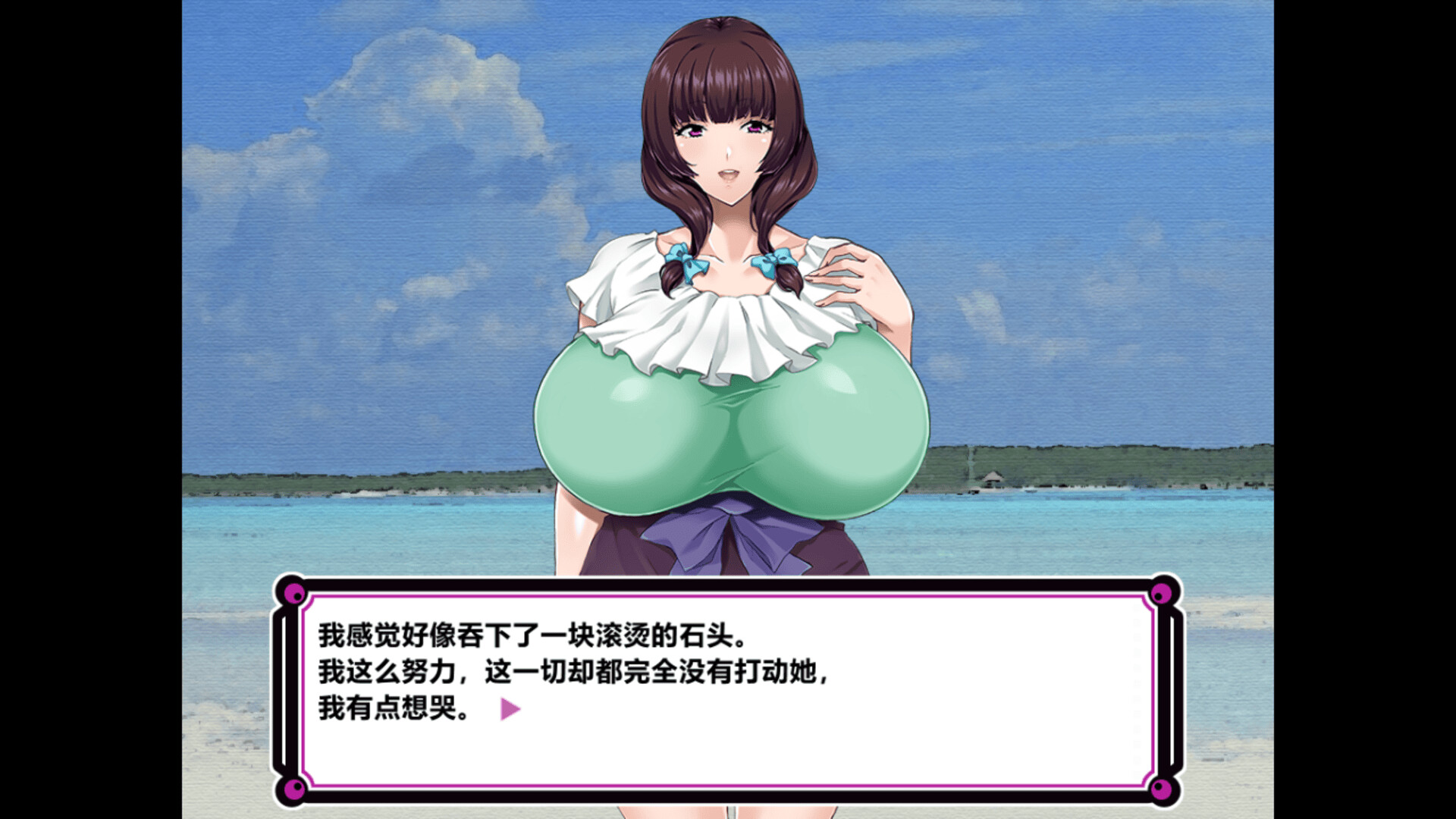
Task: Click the bottom-right corner ornament of dialogue box
Action: coord(1162,789)
